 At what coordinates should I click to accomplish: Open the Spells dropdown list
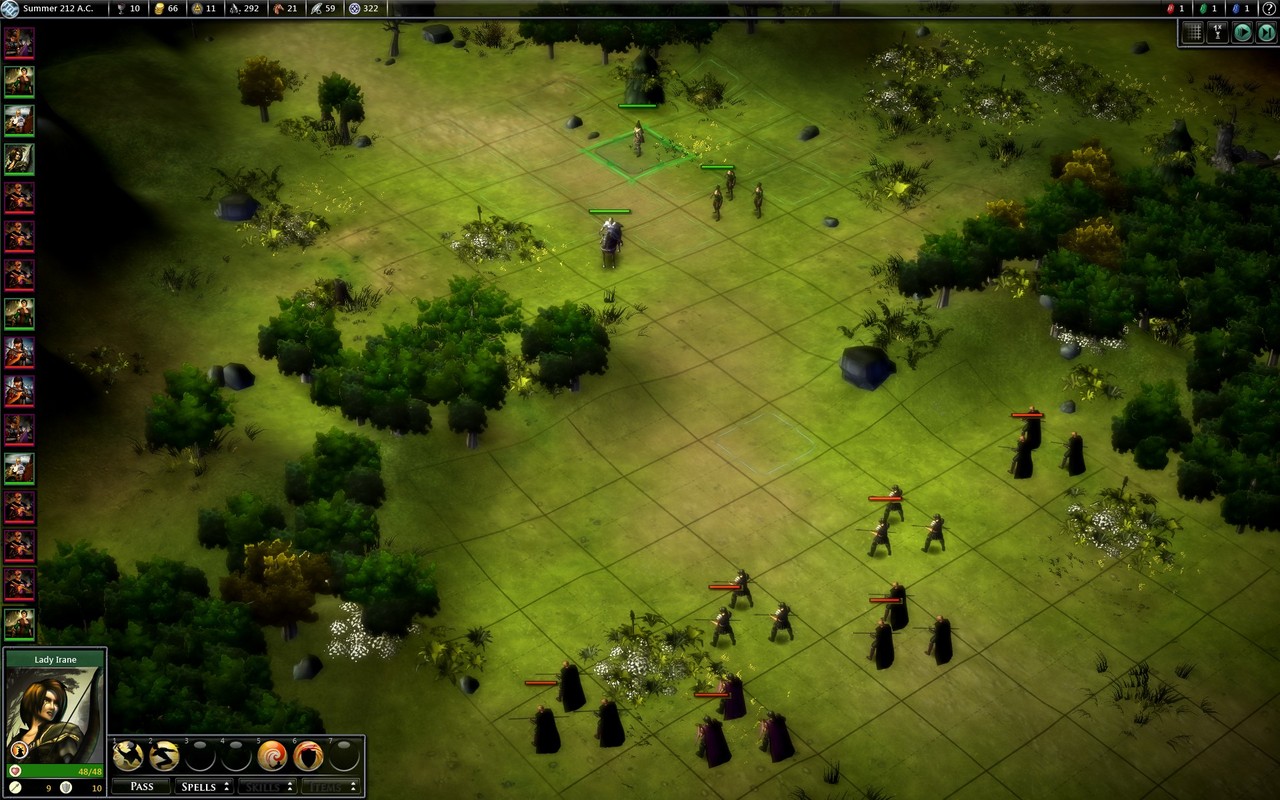203,786
